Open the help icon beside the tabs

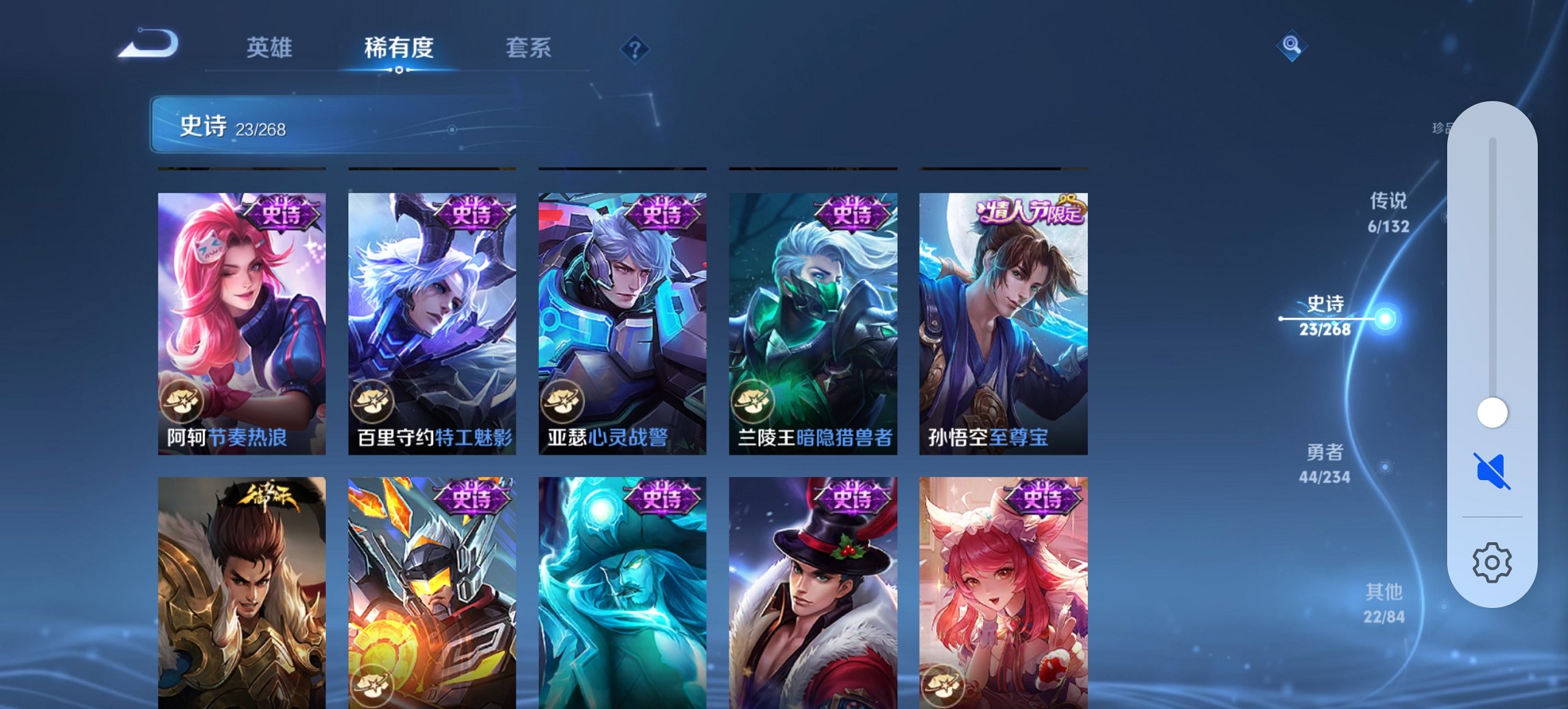coord(634,47)
